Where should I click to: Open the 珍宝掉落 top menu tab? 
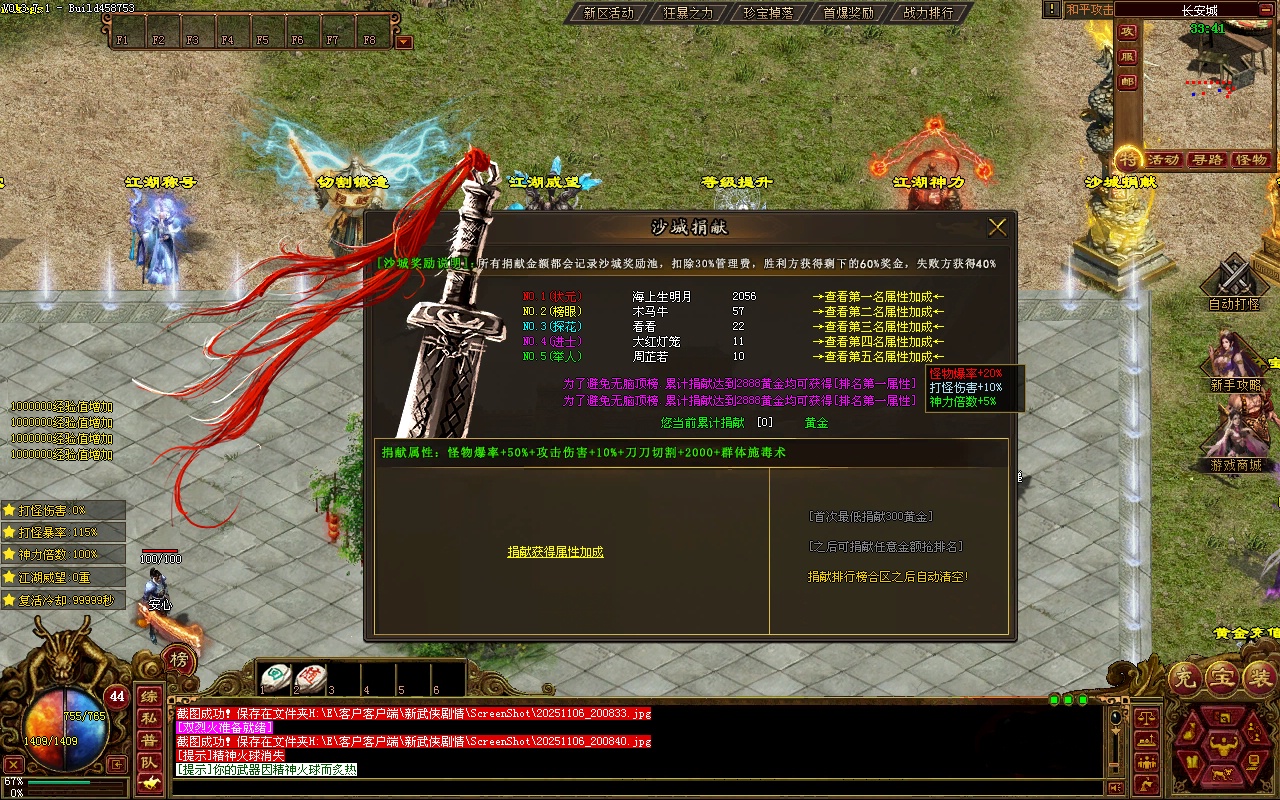click(768, 13)
